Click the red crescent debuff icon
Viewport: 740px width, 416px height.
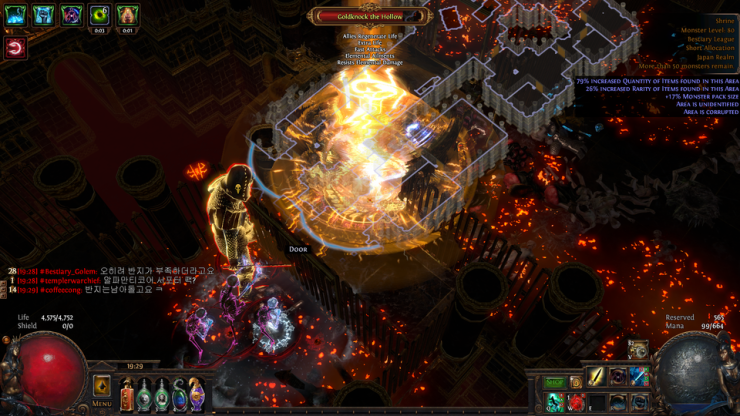[15, 47]
